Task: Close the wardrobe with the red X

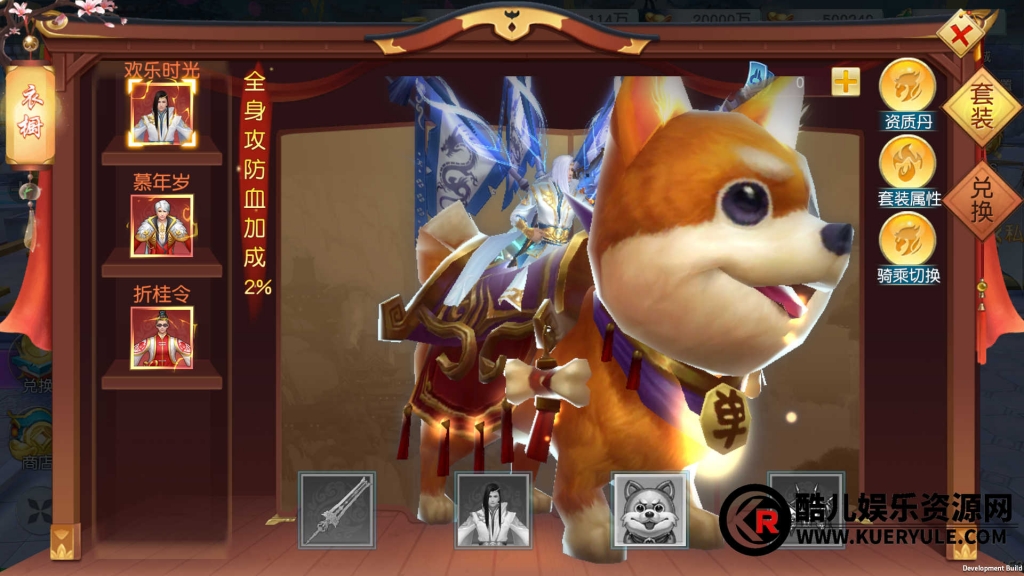Action: [962, 38]
